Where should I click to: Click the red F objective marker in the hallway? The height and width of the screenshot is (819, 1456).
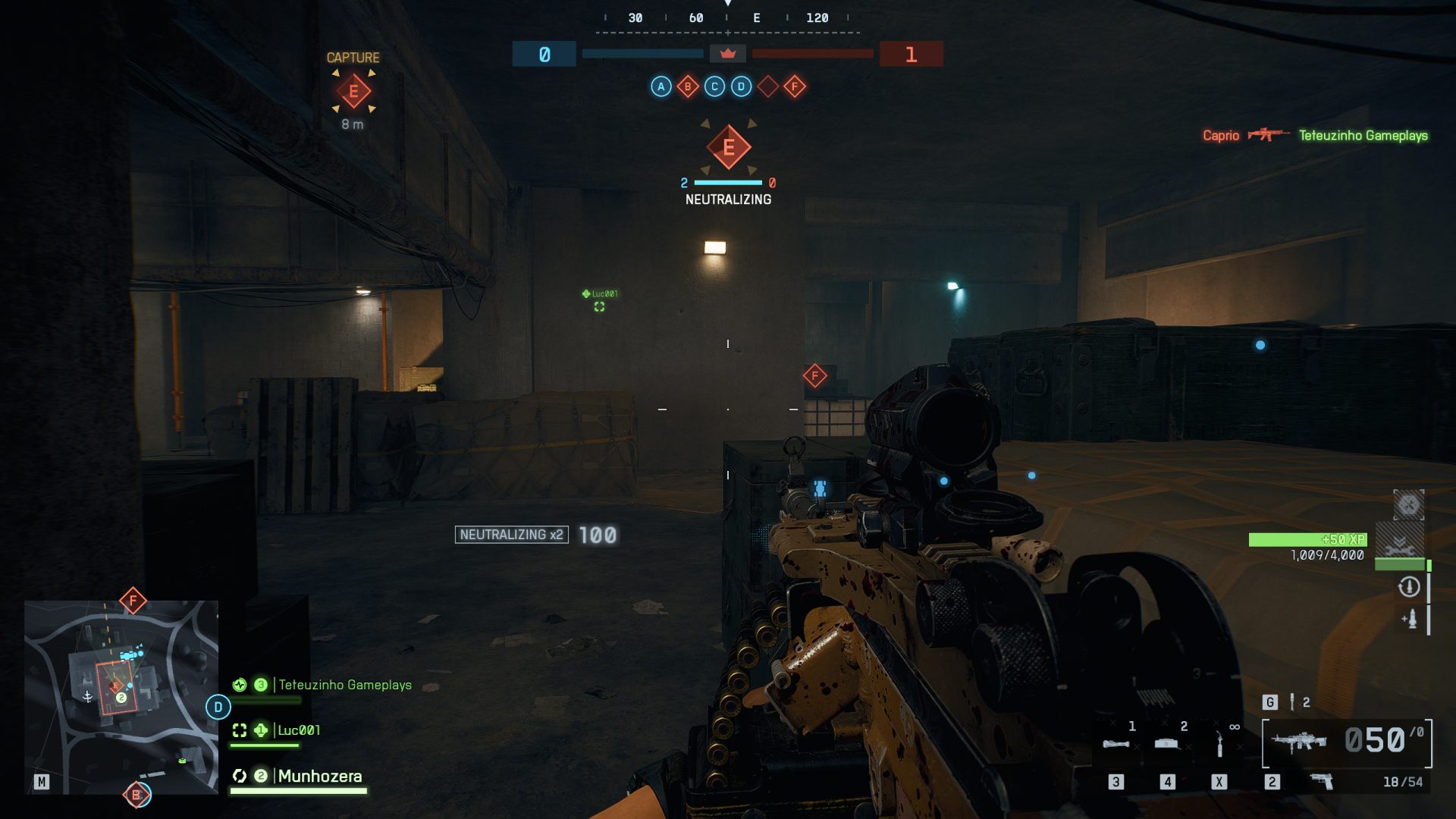click(x=814, y=374)
